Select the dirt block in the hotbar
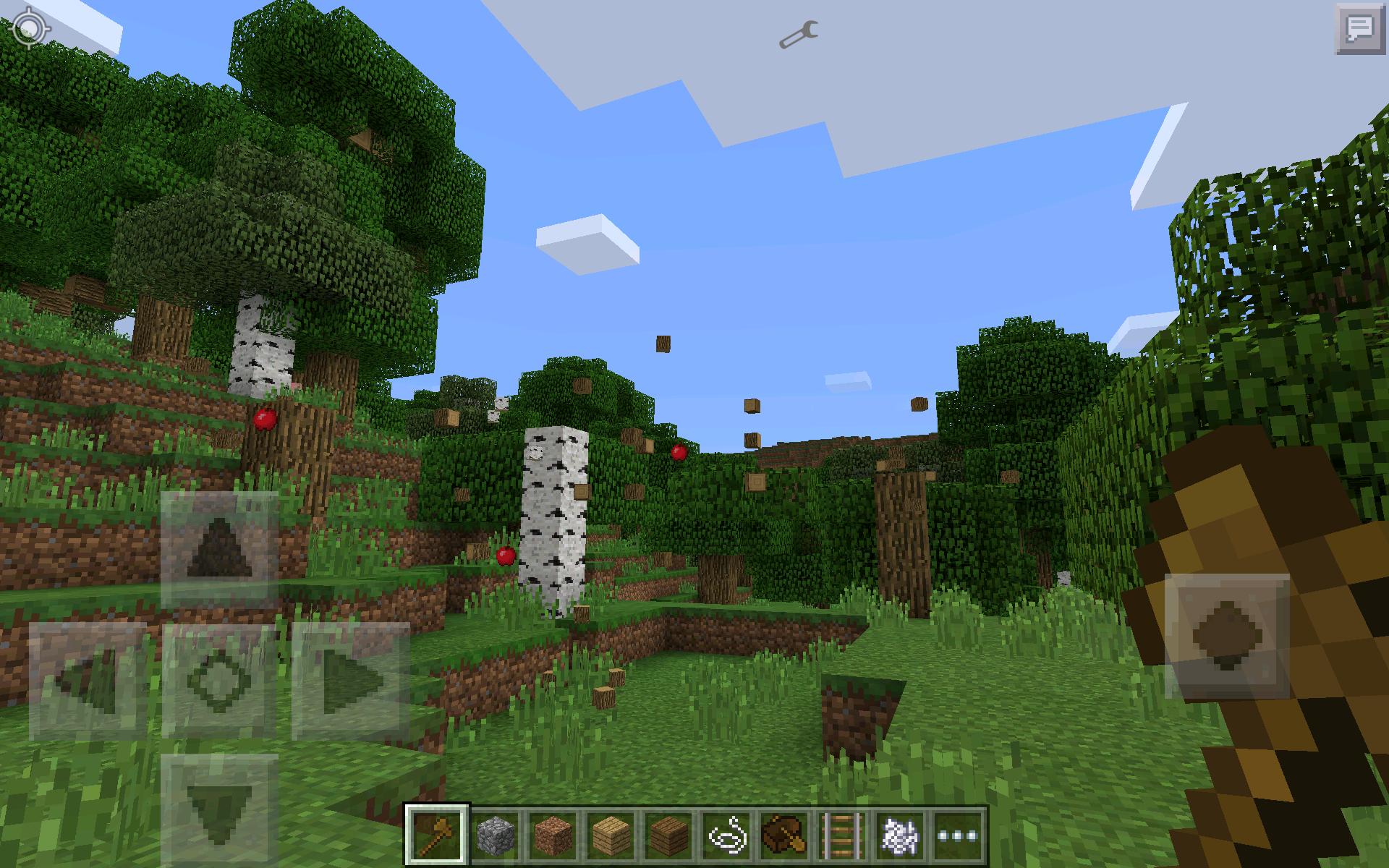 click(x=553, y=833)
